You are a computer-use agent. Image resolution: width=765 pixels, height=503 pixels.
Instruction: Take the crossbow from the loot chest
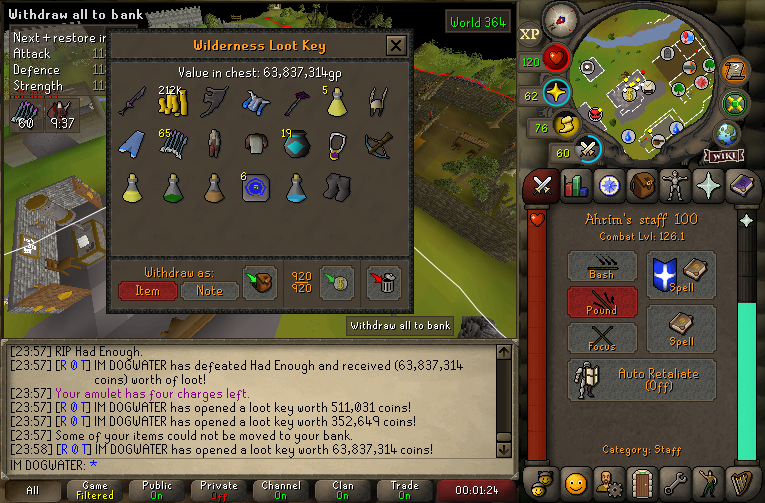pos(379,144)
